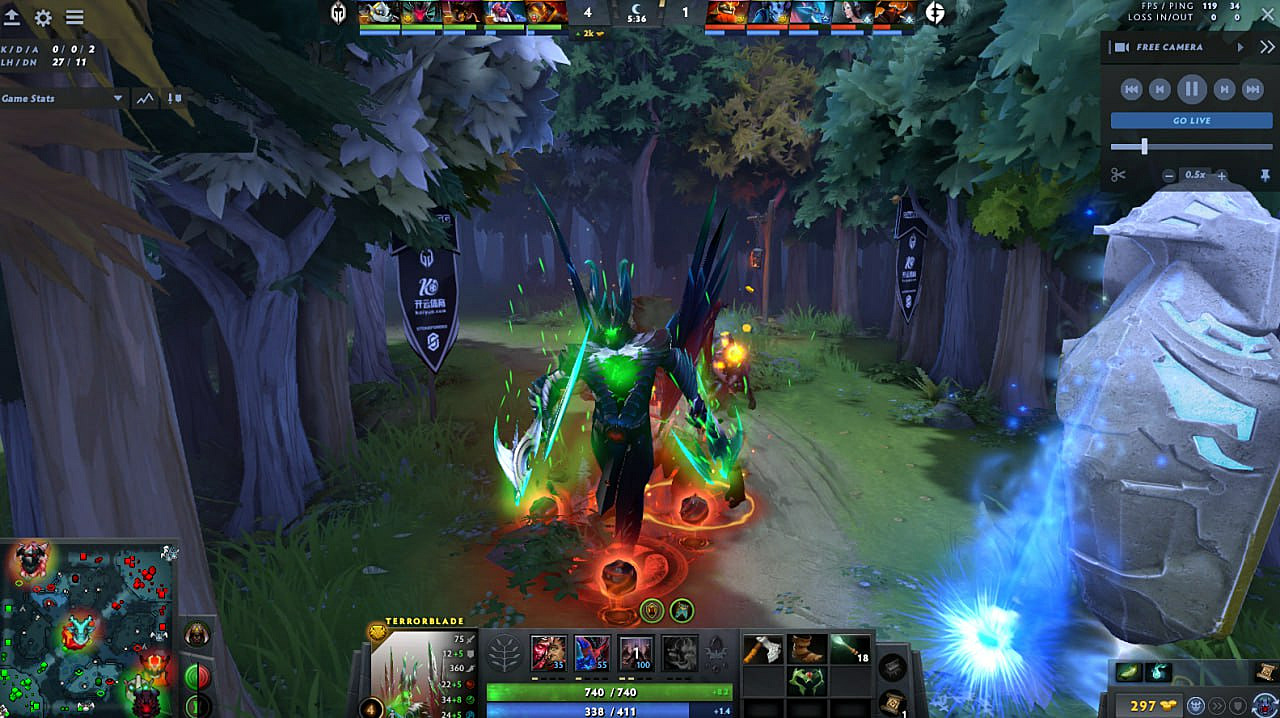This screenshot has width=1280, height=718.
Task: Jump to the replay end with fast-forward button
Action: [x=1252, y=90]
